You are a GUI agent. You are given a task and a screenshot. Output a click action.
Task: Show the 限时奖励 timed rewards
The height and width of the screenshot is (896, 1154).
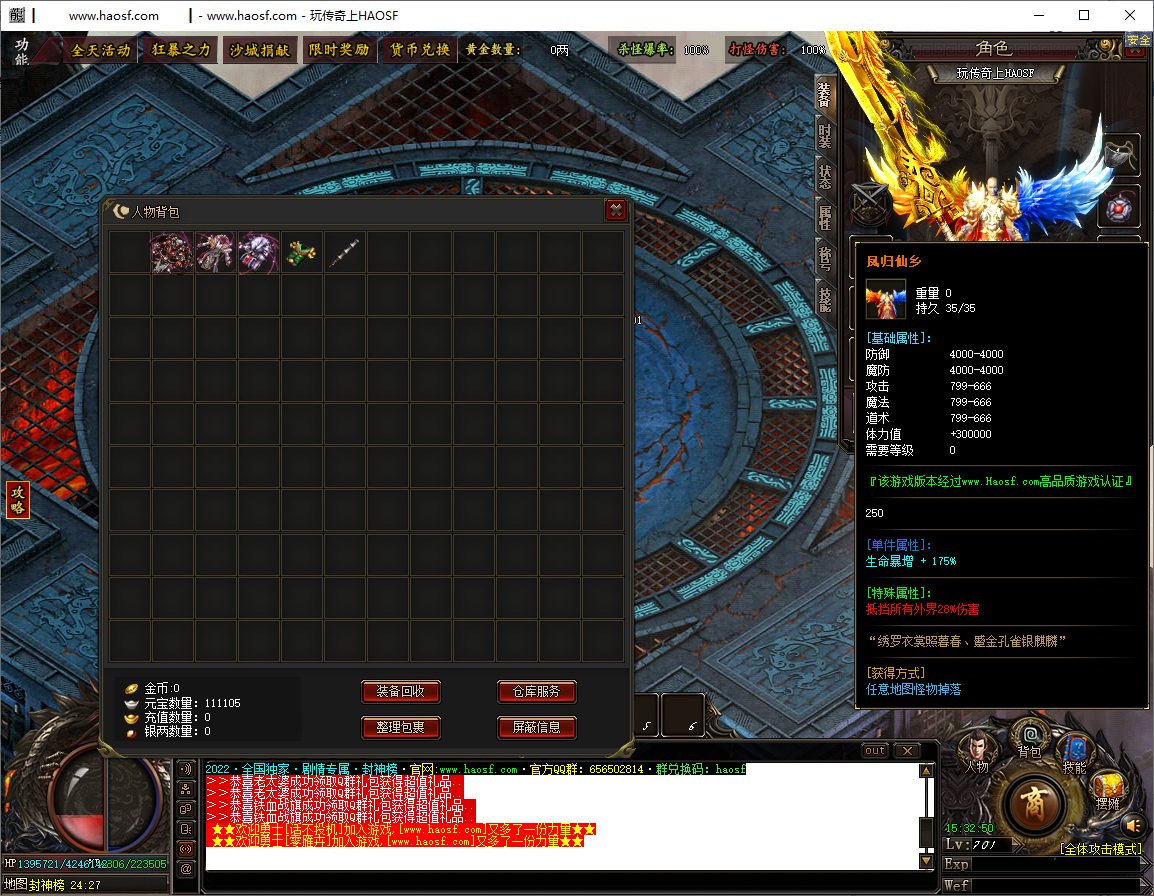(x=339, y=50)
